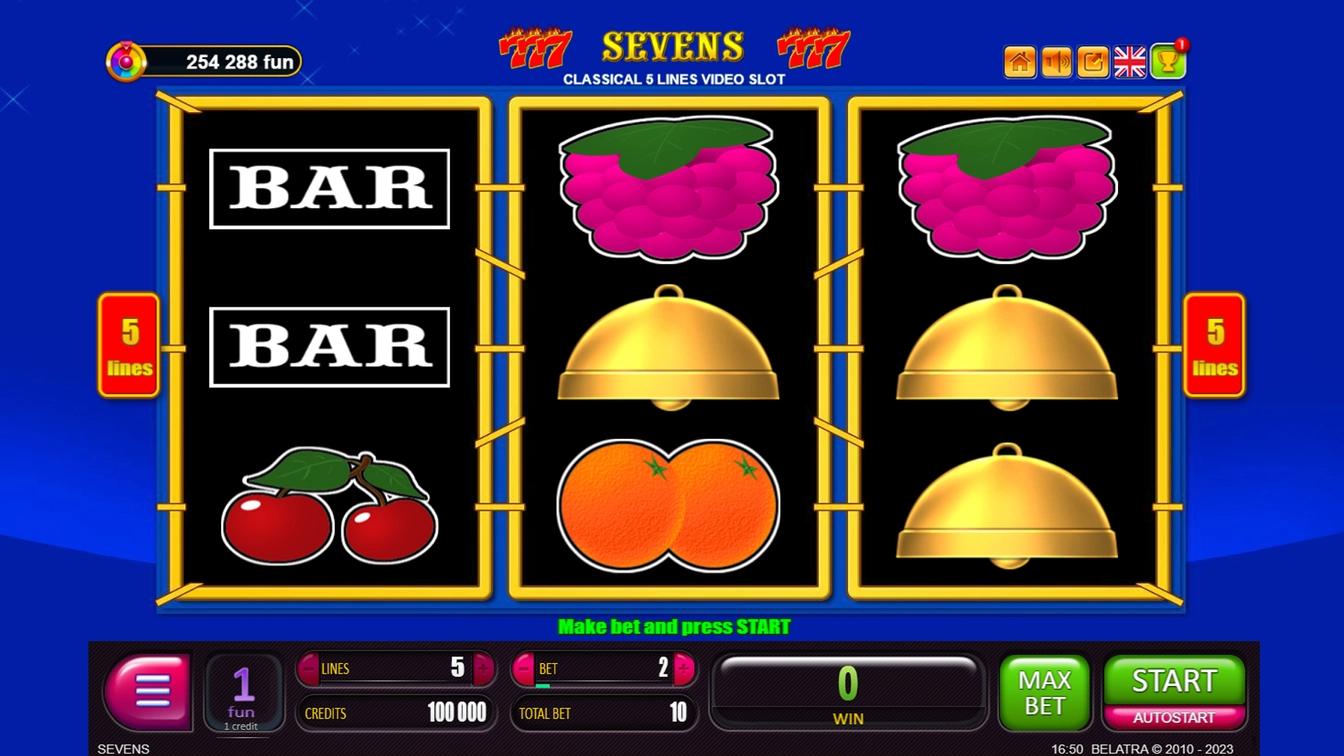Select the right 5 lines paytable tab

[1214, 345]
